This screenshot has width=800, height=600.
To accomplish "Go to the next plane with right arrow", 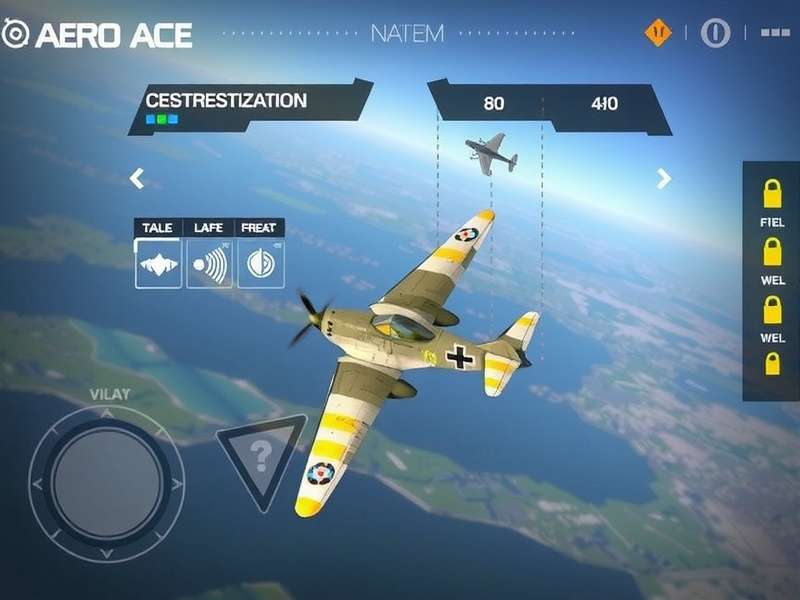I will click(x=663, y=179).
